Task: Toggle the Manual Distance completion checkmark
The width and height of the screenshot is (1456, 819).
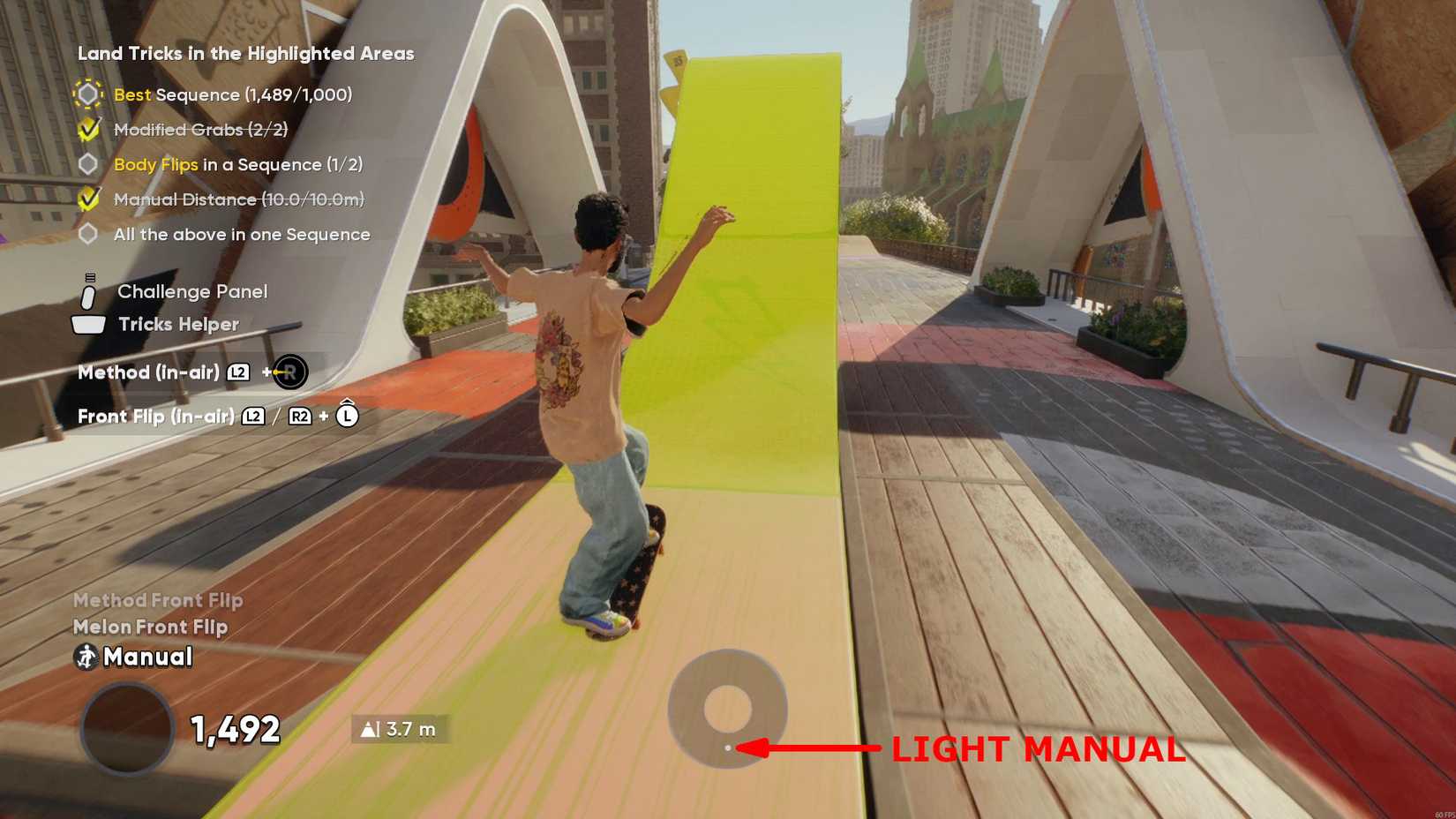Action: point(87,199)
